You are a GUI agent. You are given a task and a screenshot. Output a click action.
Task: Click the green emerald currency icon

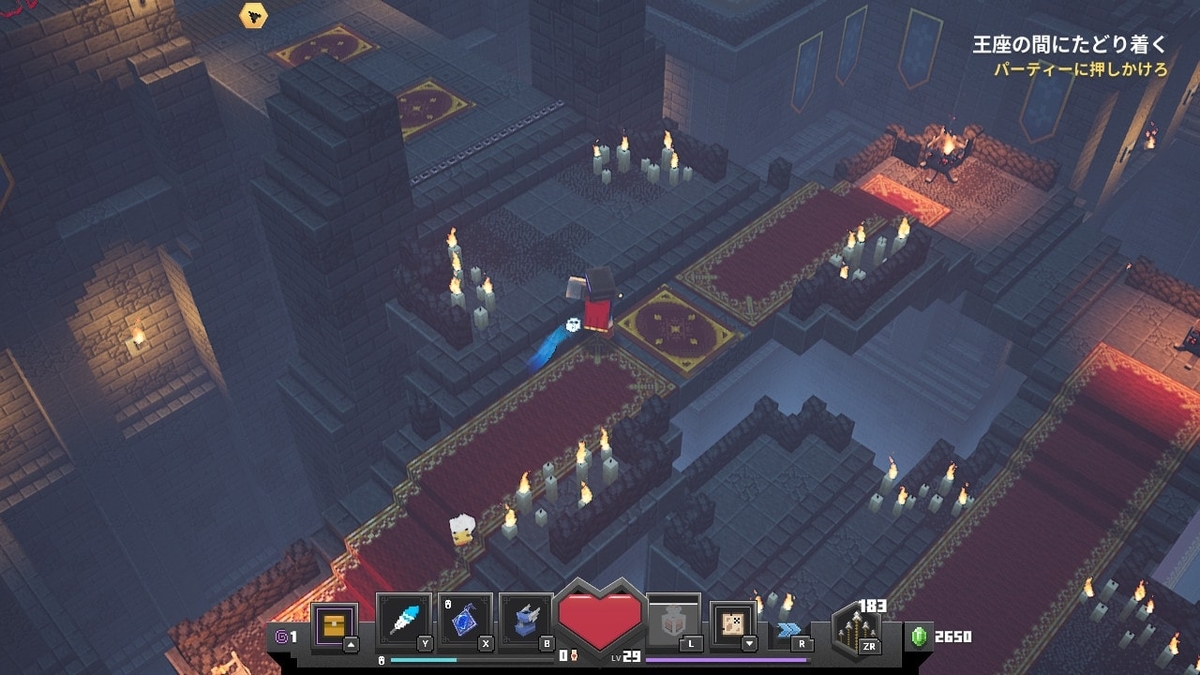[919, 636]
